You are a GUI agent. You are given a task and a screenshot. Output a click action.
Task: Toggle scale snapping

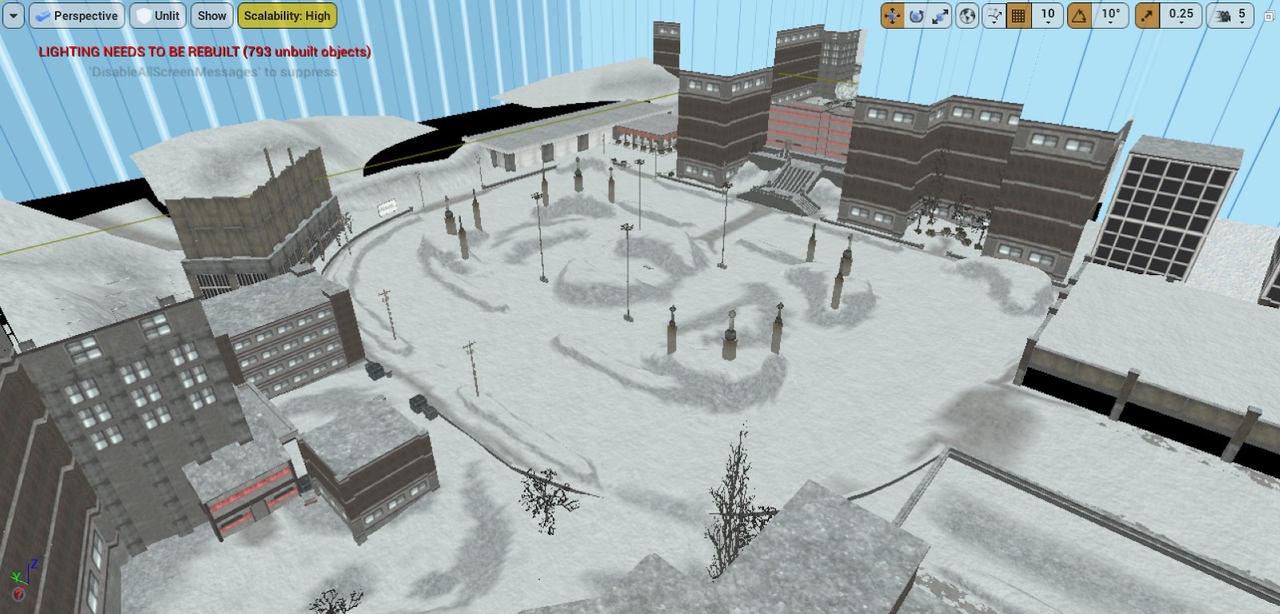click(1149, 16)
